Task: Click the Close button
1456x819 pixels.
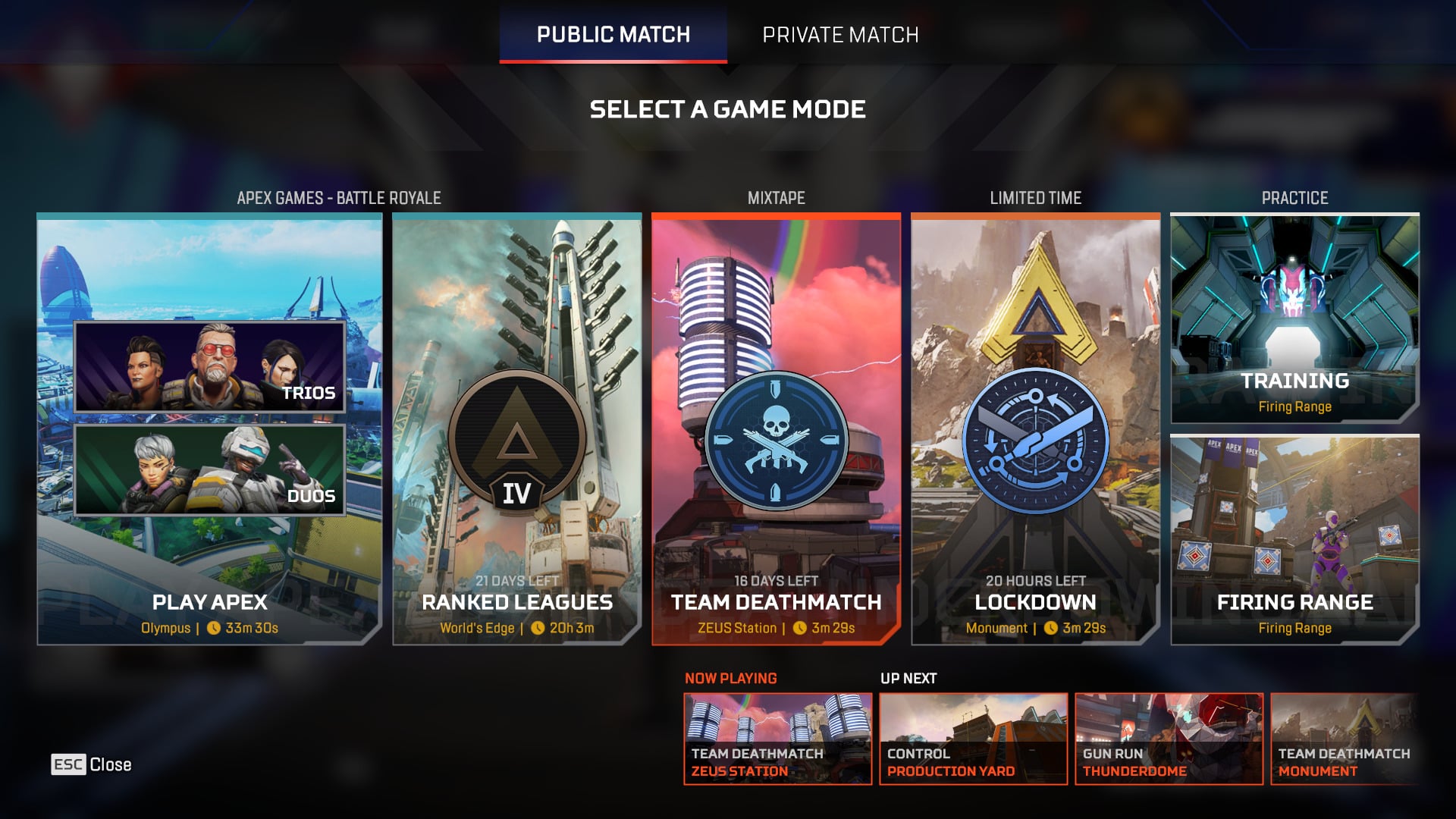Action: tap(92, 764)
